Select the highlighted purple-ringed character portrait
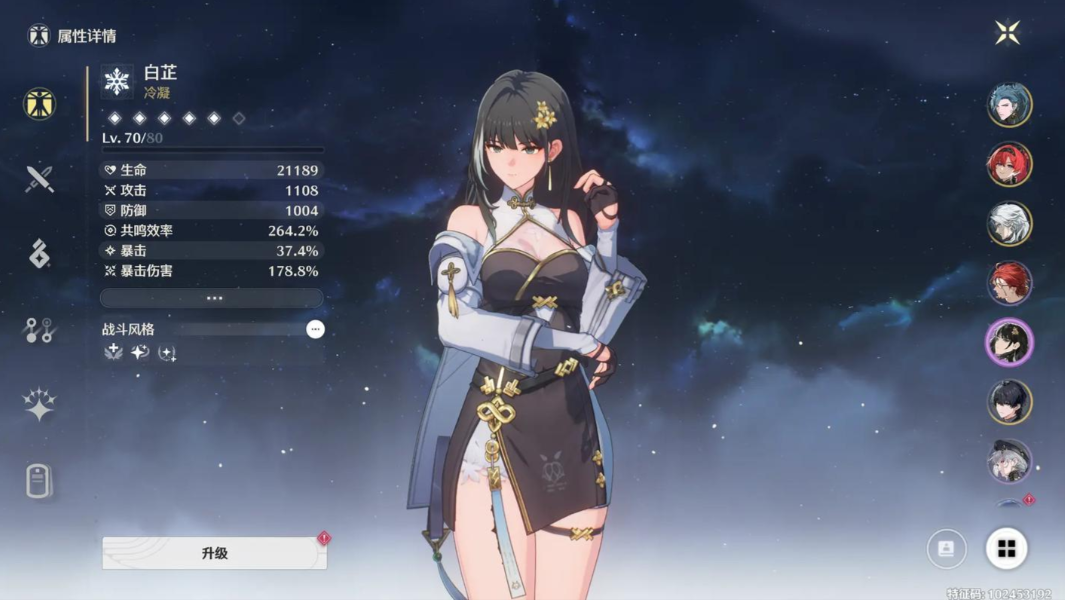 coord(1009,343)
